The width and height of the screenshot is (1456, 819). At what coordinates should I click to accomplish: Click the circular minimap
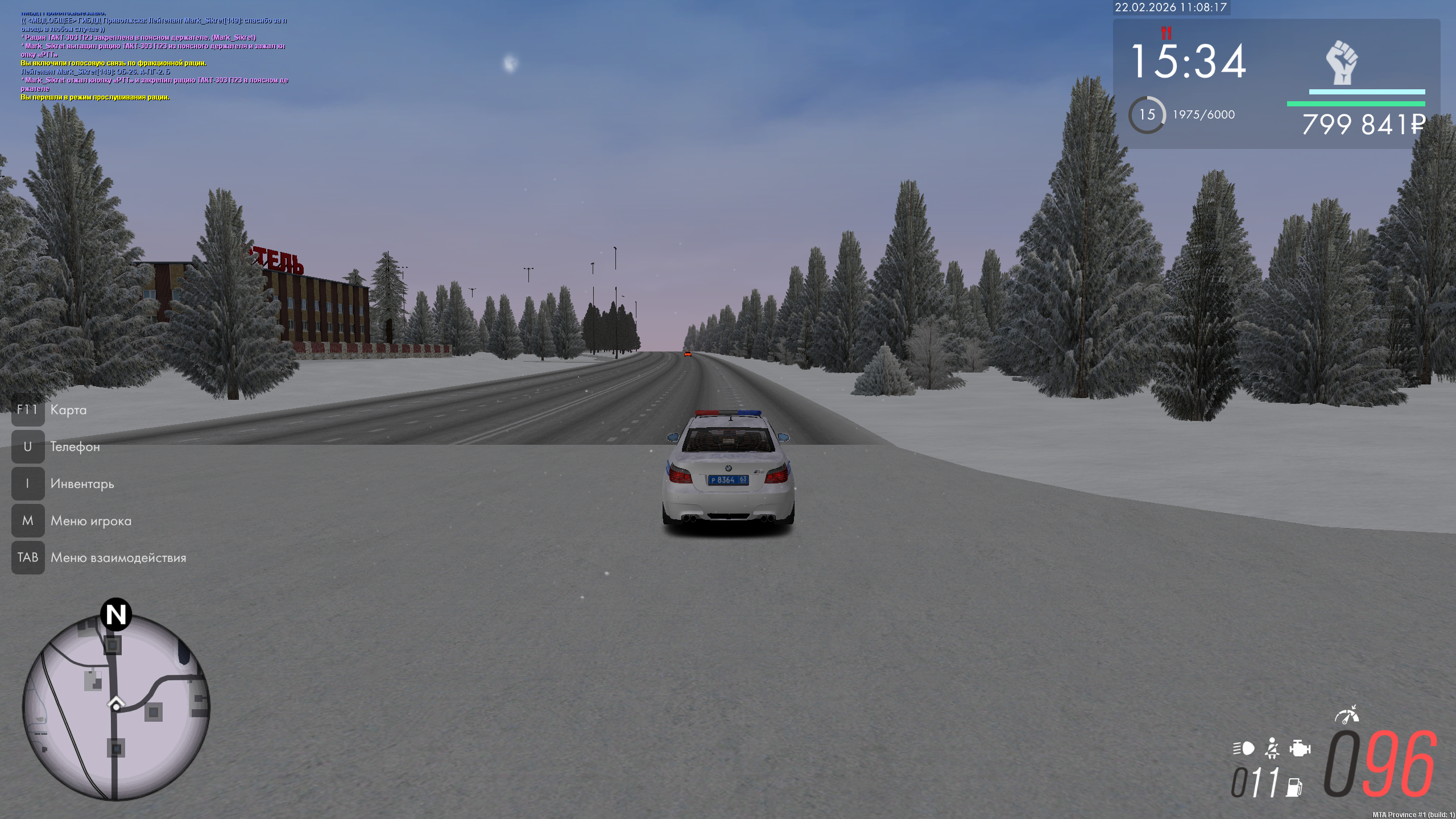(116, 708)
